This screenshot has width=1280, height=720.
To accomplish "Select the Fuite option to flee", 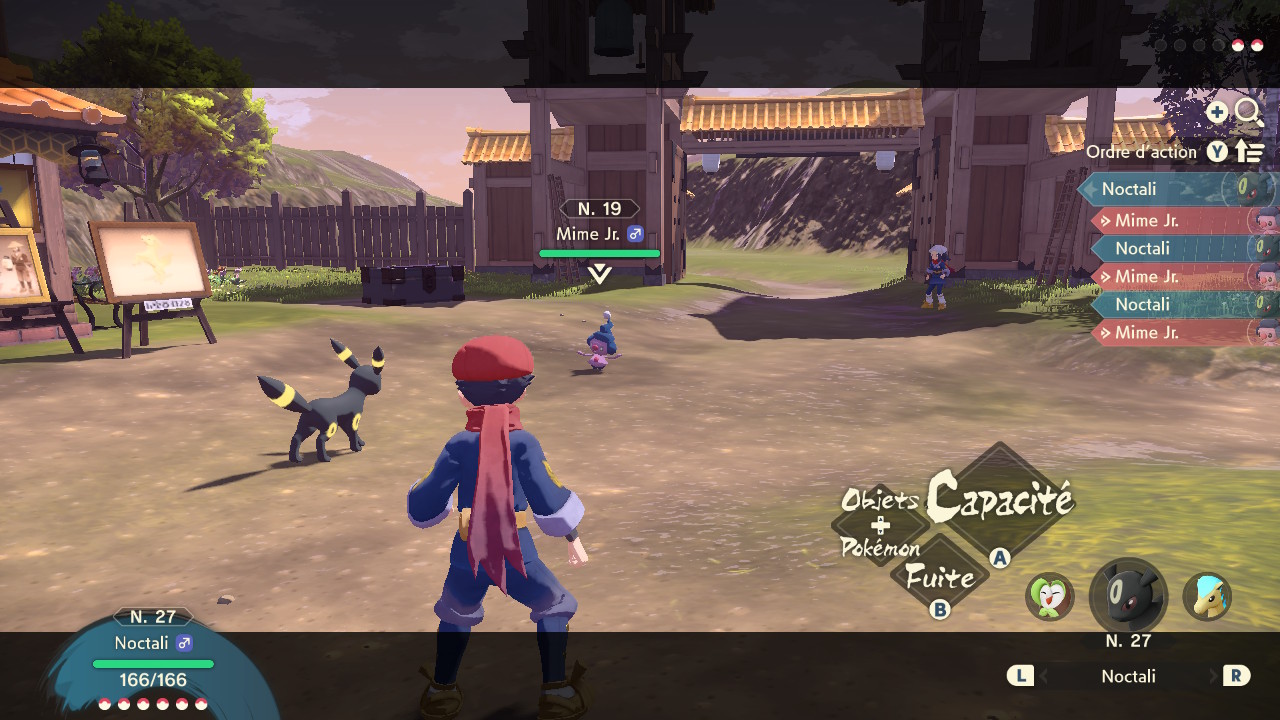I will [x=939, y=577].
